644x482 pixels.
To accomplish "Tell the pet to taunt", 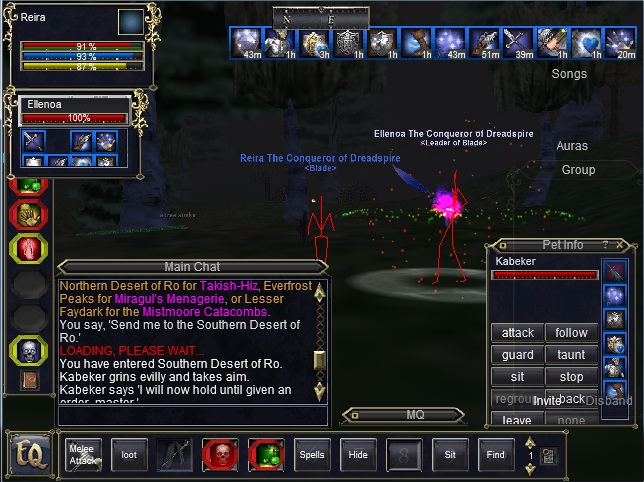I will (571, 355).
